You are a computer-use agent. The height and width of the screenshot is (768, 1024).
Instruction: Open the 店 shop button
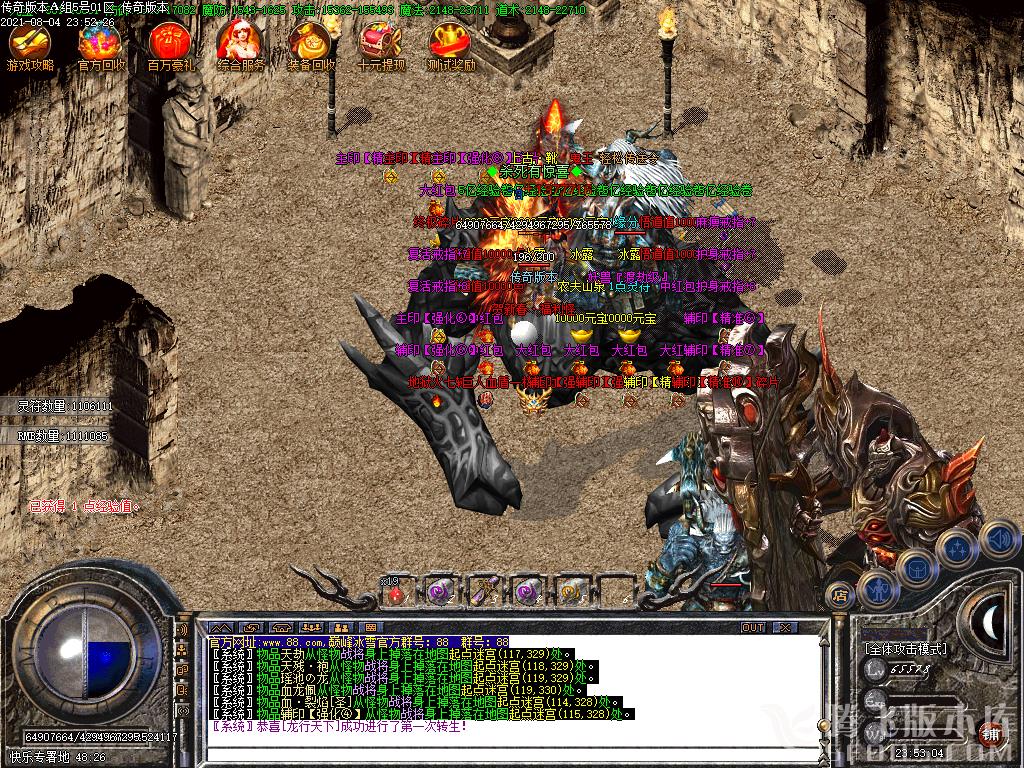tap(840, 596)
